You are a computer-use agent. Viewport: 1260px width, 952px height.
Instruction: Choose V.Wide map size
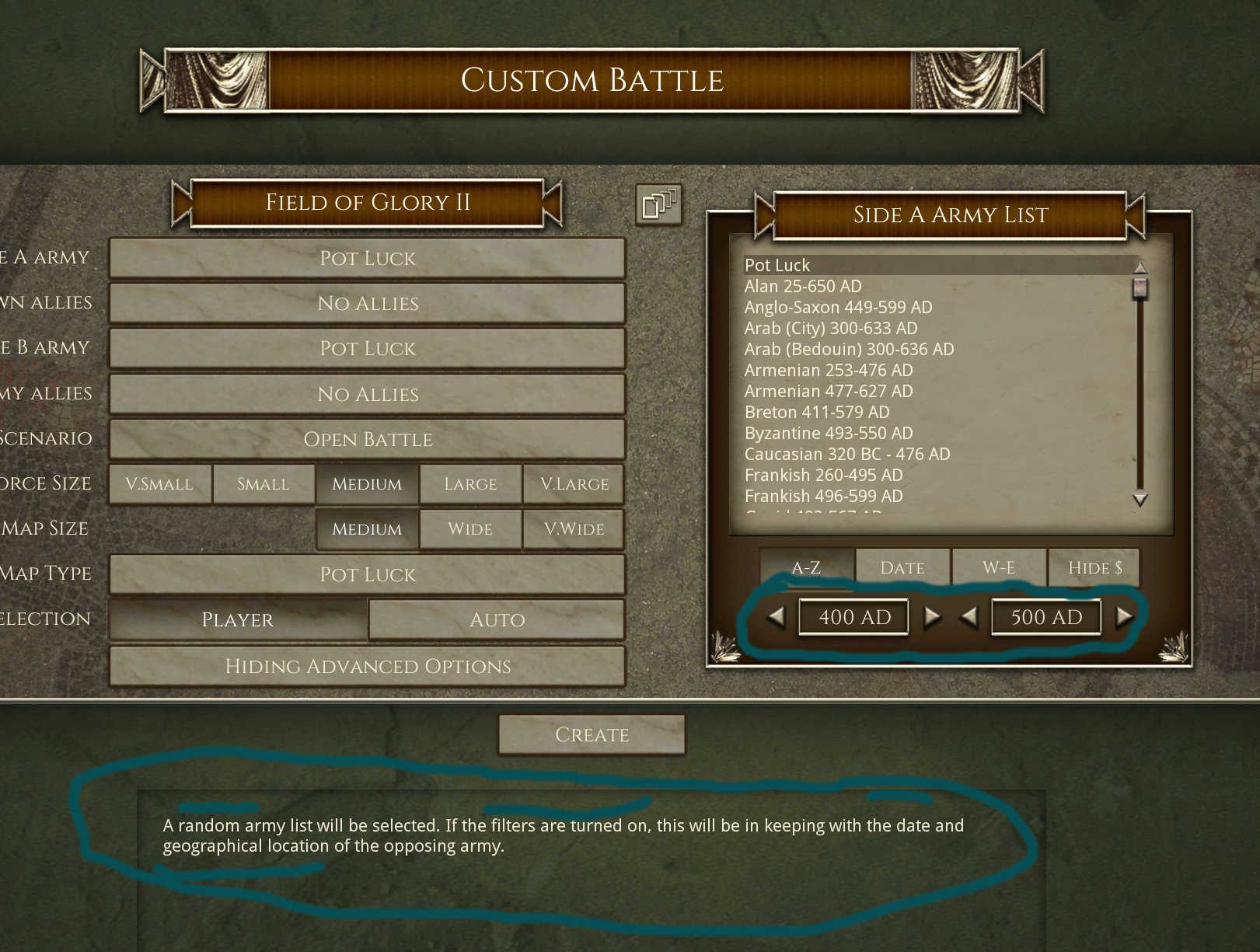(574, 529)
